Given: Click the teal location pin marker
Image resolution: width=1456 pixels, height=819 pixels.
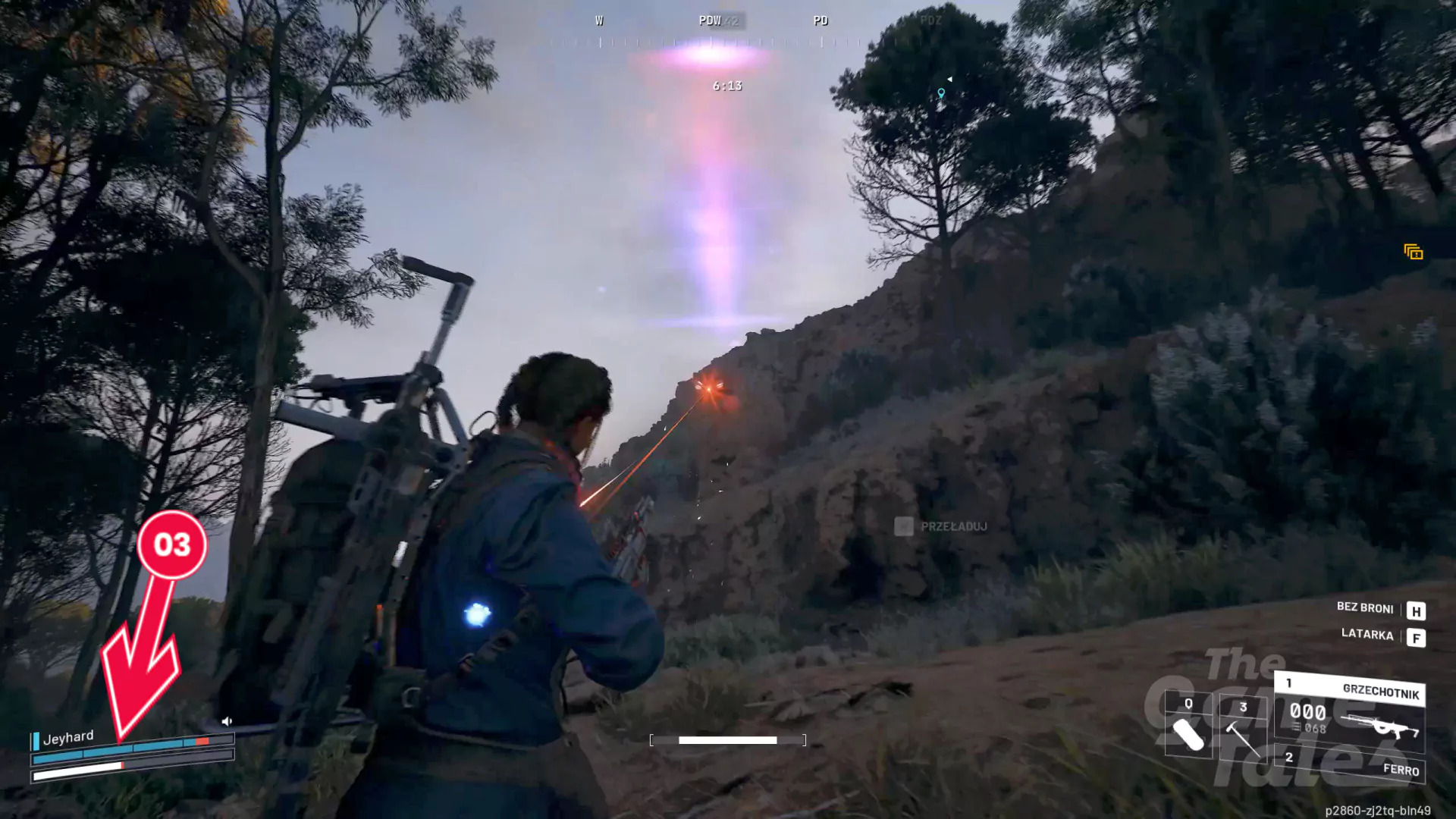Looking at the screenshot, I should pyautogui.click(x=941, y=93).
